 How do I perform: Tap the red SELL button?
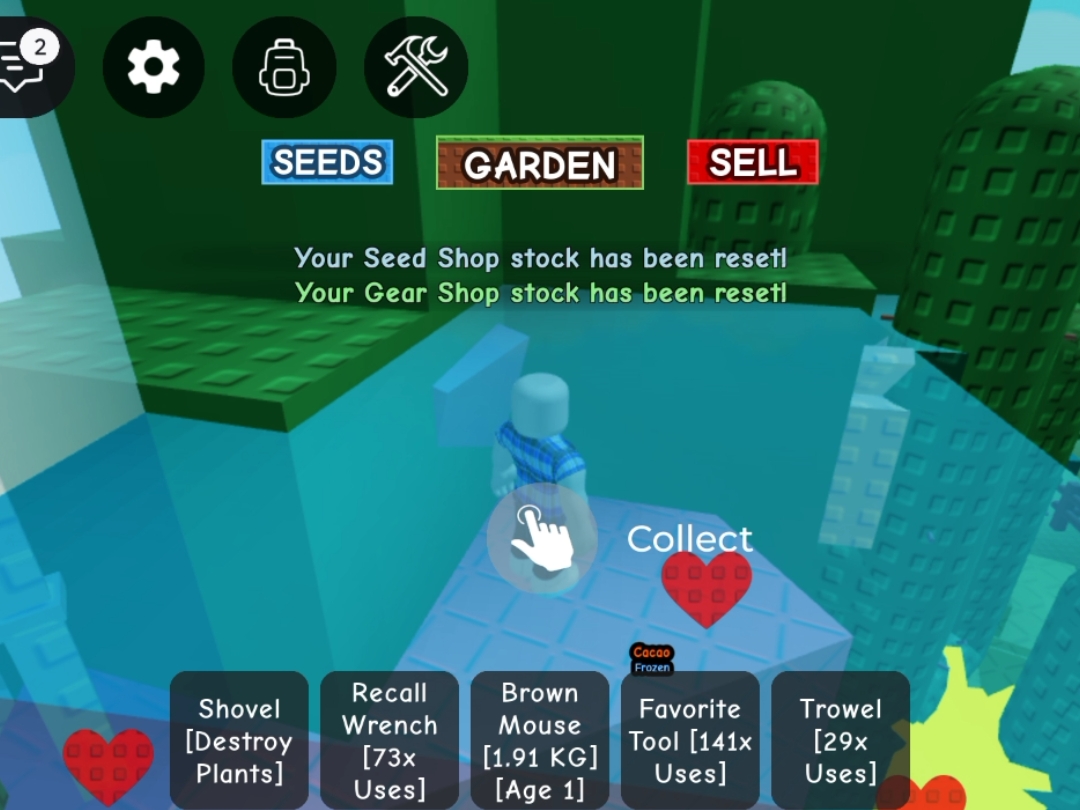click(x=752, y=162)
